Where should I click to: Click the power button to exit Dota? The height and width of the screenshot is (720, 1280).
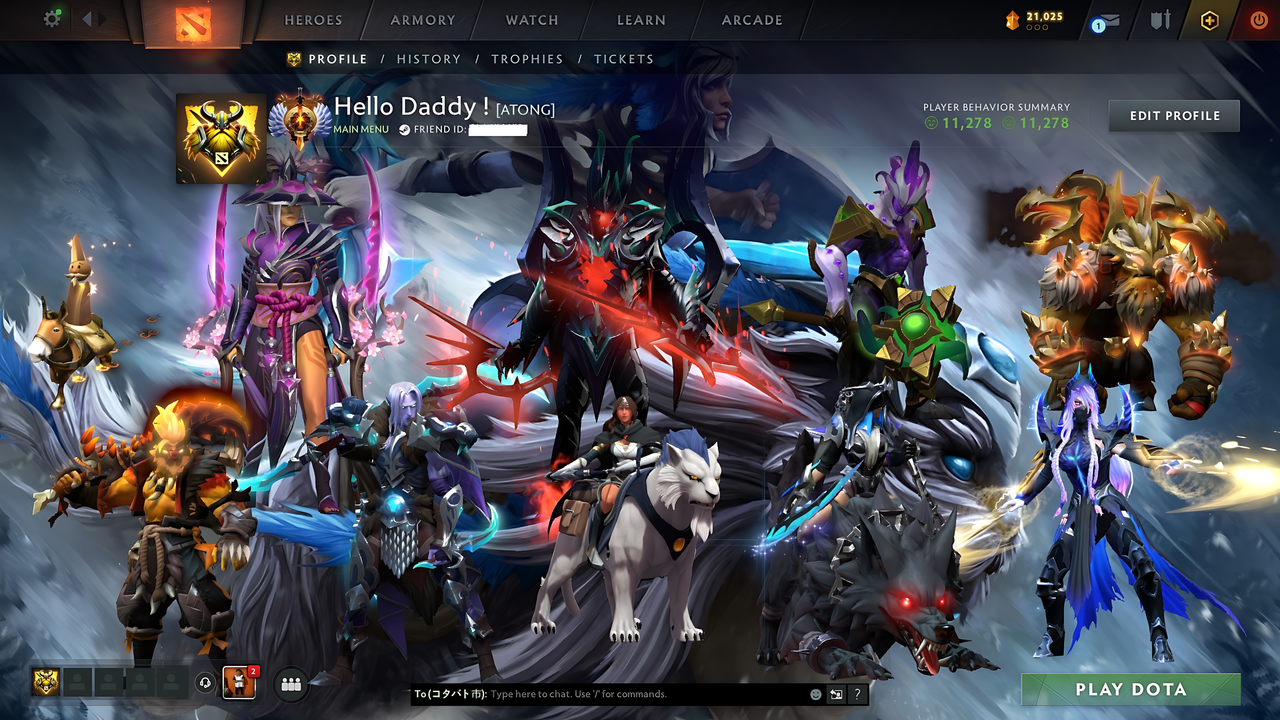1258,18
